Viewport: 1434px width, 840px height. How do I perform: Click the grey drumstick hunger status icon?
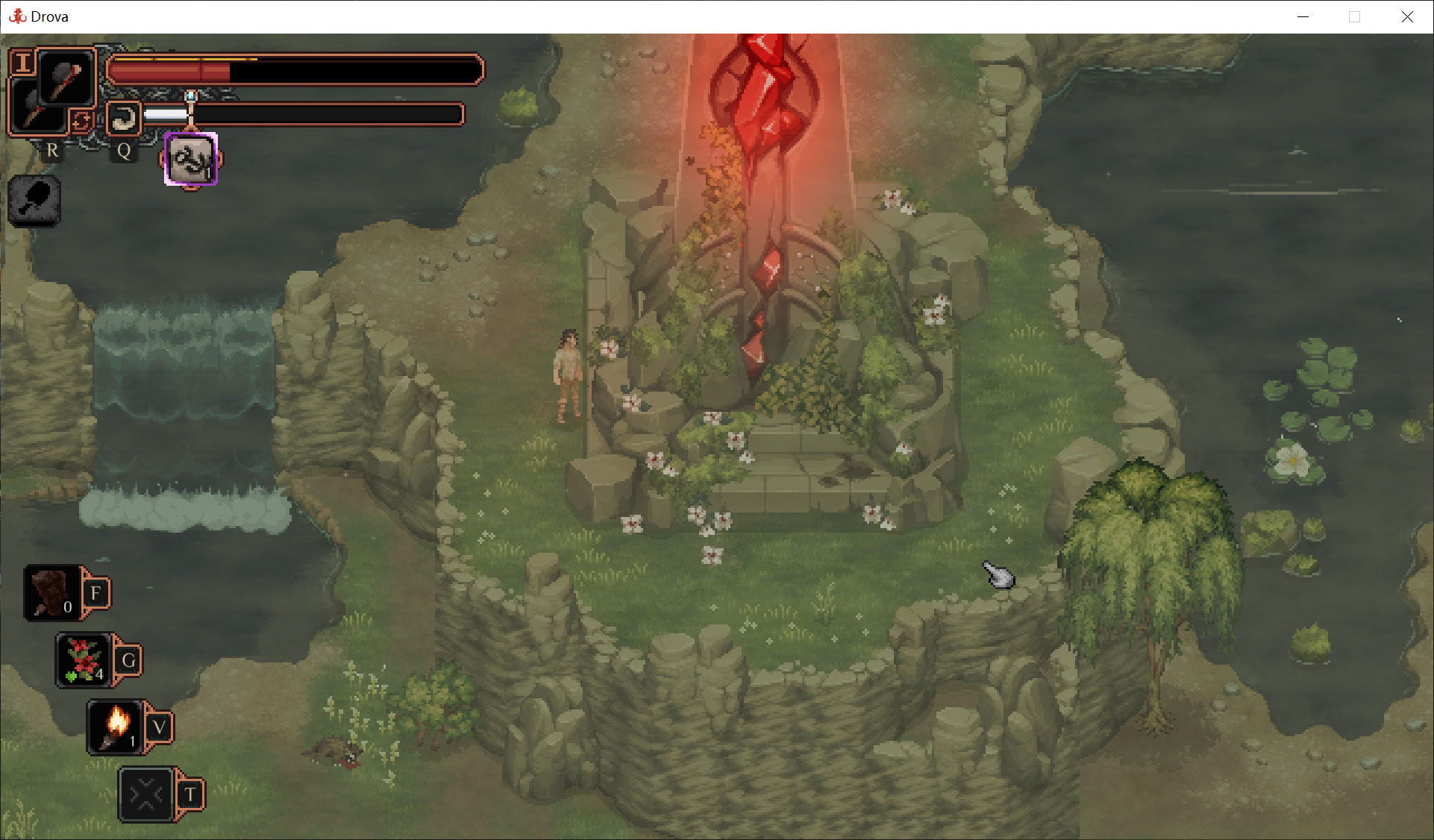pyautogui.click(x=34, y=201)
